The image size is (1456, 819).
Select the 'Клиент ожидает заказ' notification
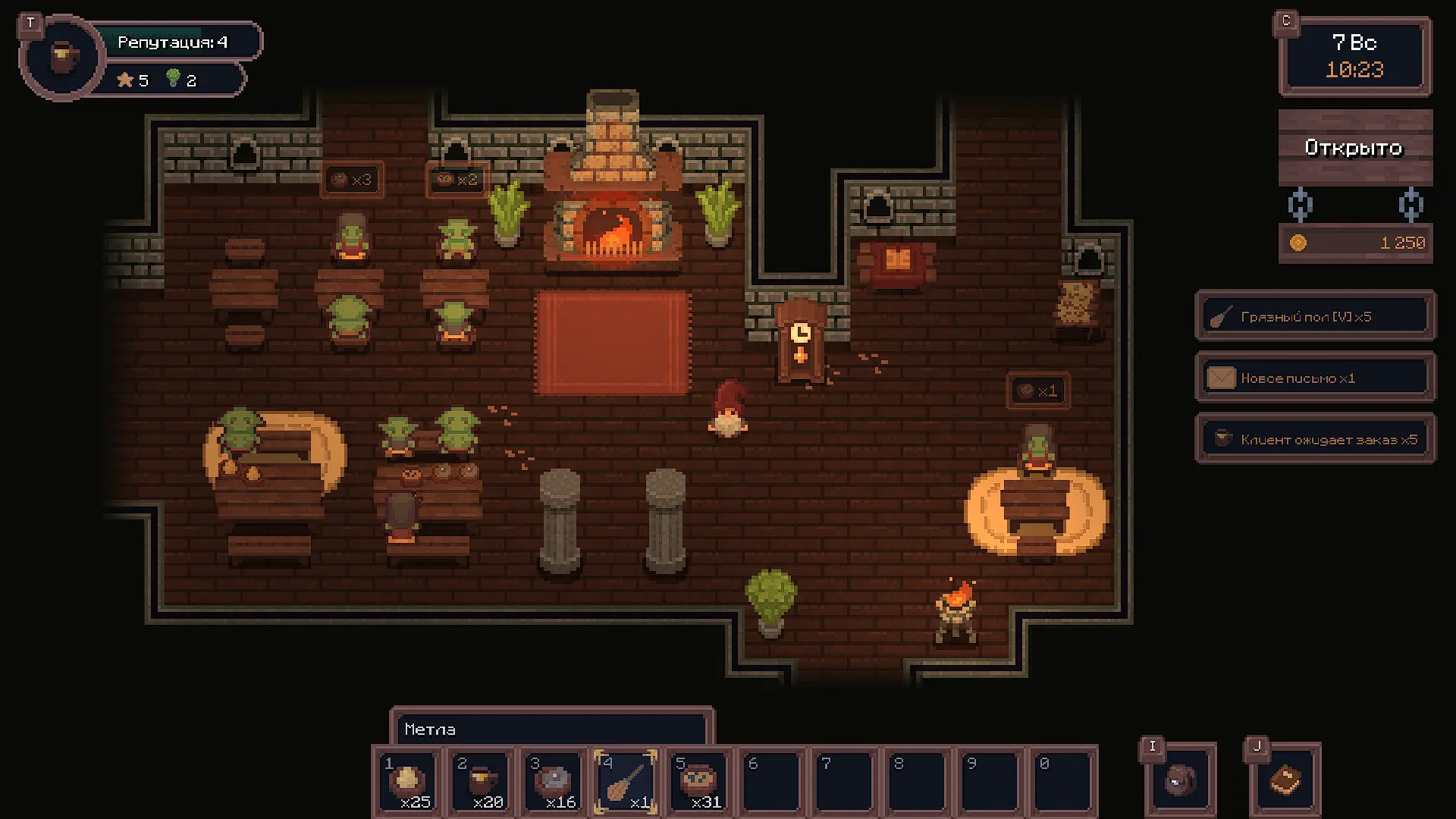tap(1315, 440)
